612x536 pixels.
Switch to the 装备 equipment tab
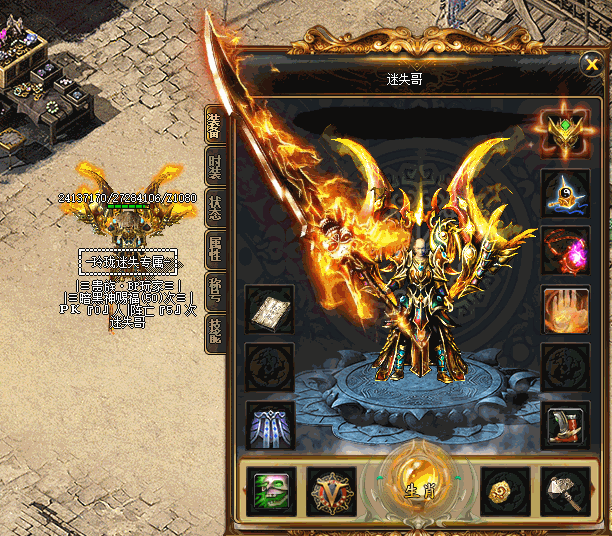[215, 128]
